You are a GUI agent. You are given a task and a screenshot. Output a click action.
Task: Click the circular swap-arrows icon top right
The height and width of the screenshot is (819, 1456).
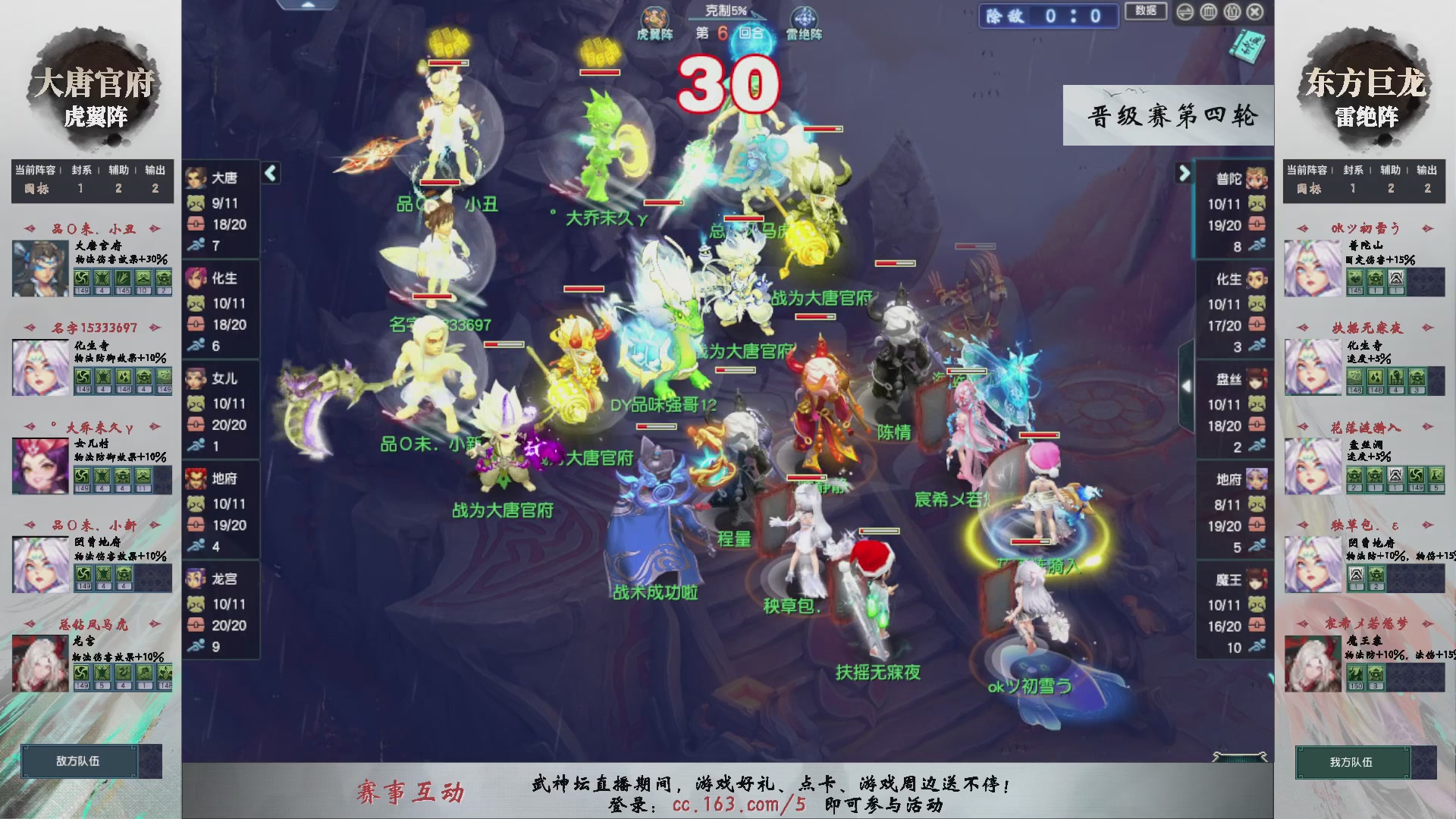tap(1185, 11)
